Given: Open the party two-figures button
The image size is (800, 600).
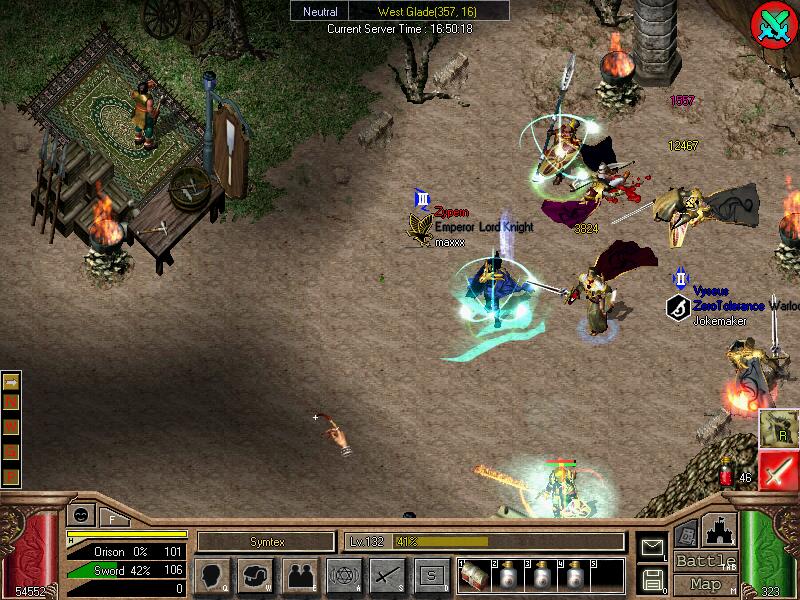Looking at the screenshot, I should (x=299, y=575).
